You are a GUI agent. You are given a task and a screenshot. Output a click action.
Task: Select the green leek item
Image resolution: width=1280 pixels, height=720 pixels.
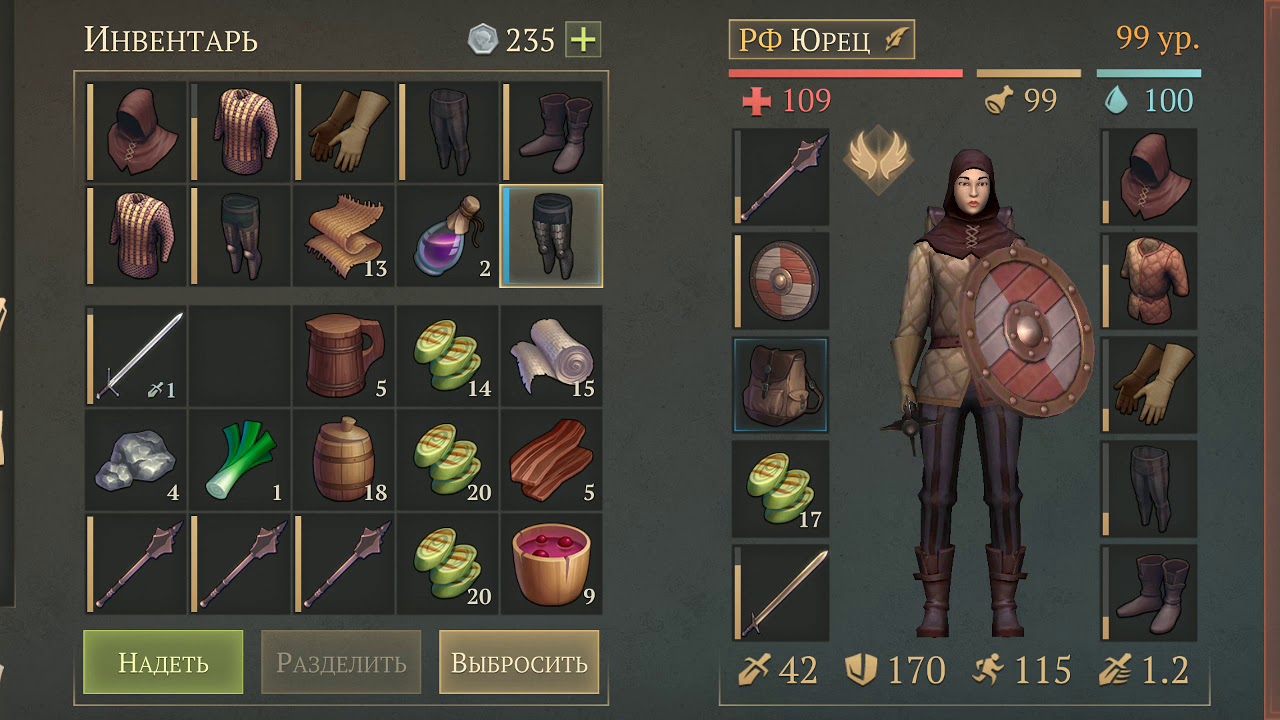(x=239, y=460)
